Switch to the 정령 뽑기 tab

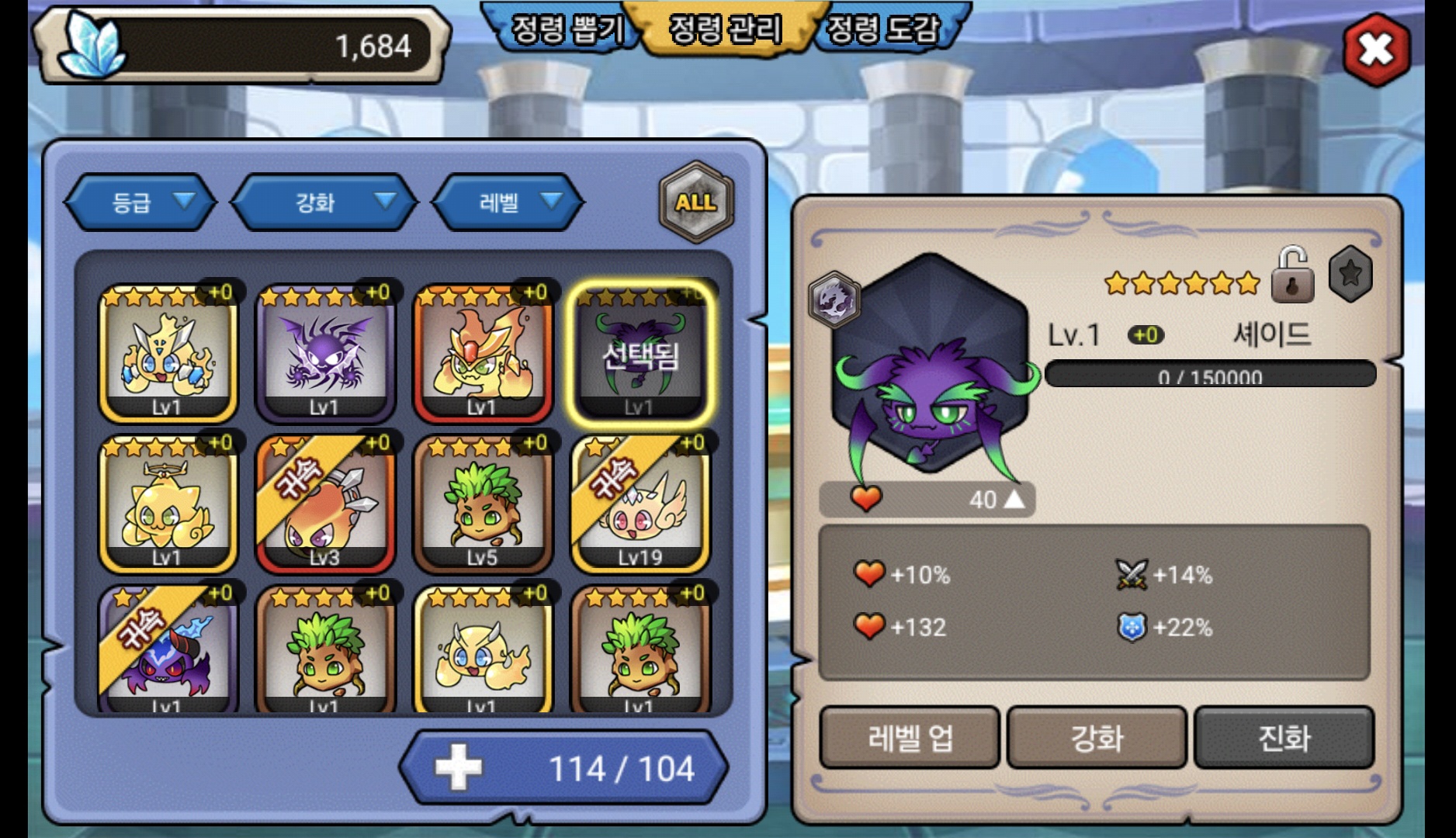coord(567,29)
